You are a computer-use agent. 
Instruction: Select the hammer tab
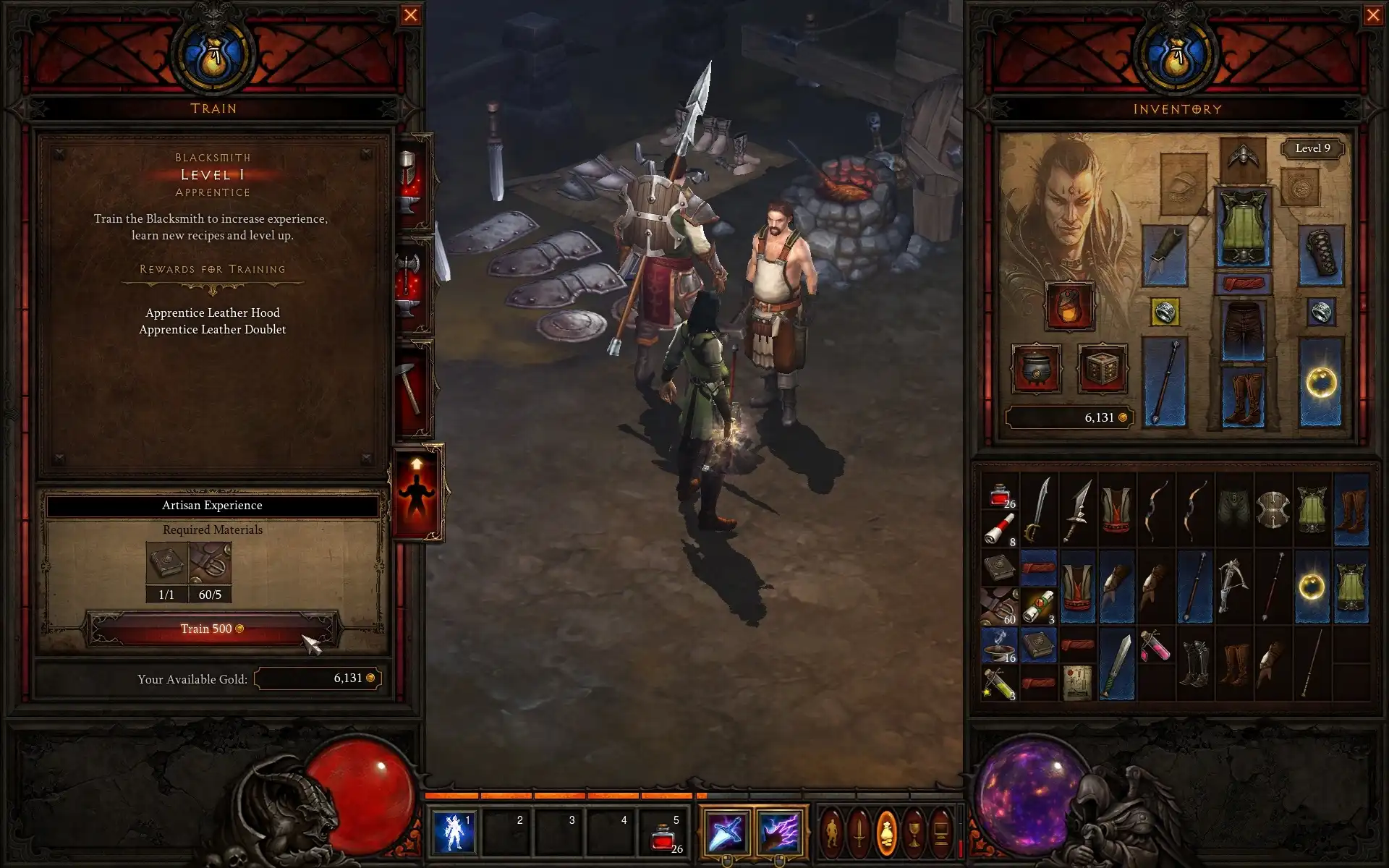click(x=411, y=389)
